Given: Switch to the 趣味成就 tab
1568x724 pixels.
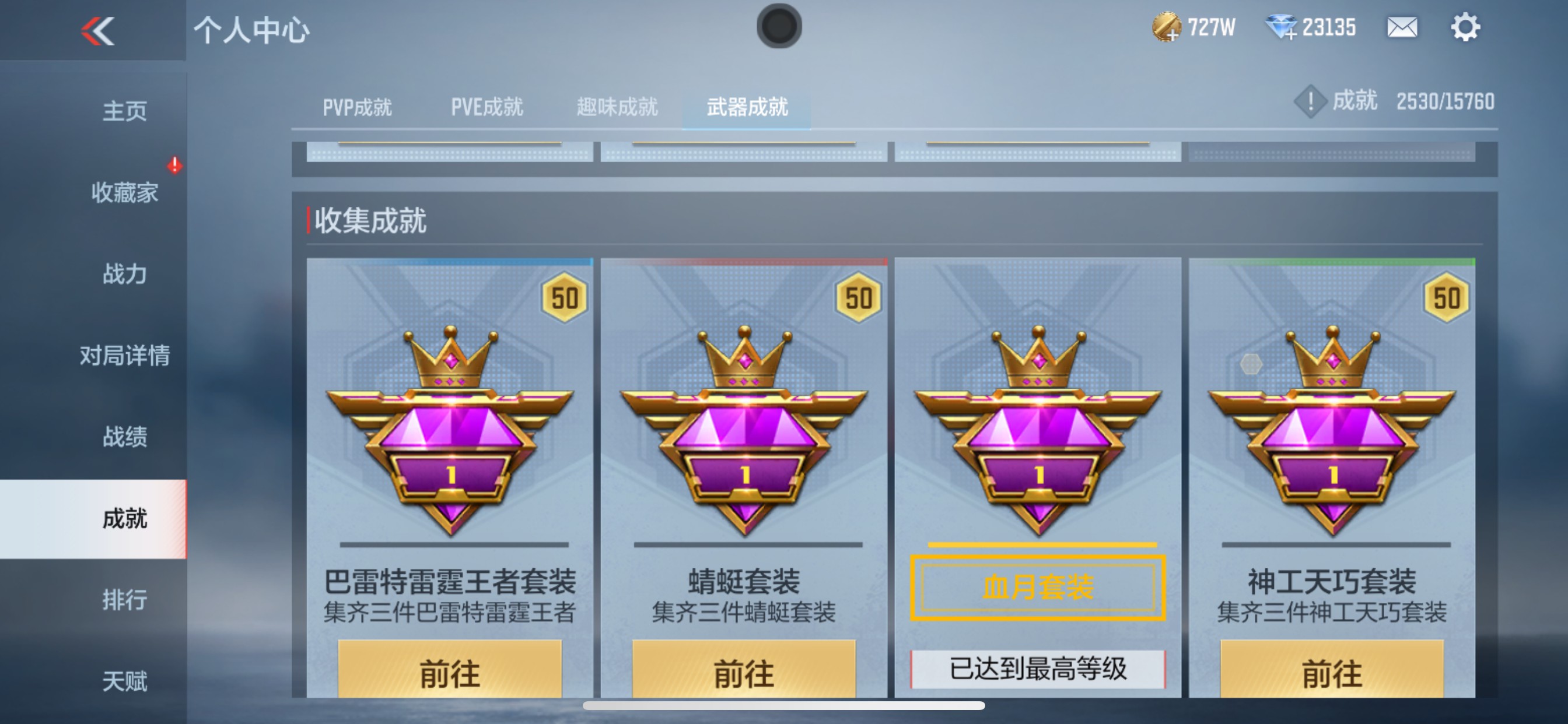Looking at the screenshot, I should (x=616, y=107).
